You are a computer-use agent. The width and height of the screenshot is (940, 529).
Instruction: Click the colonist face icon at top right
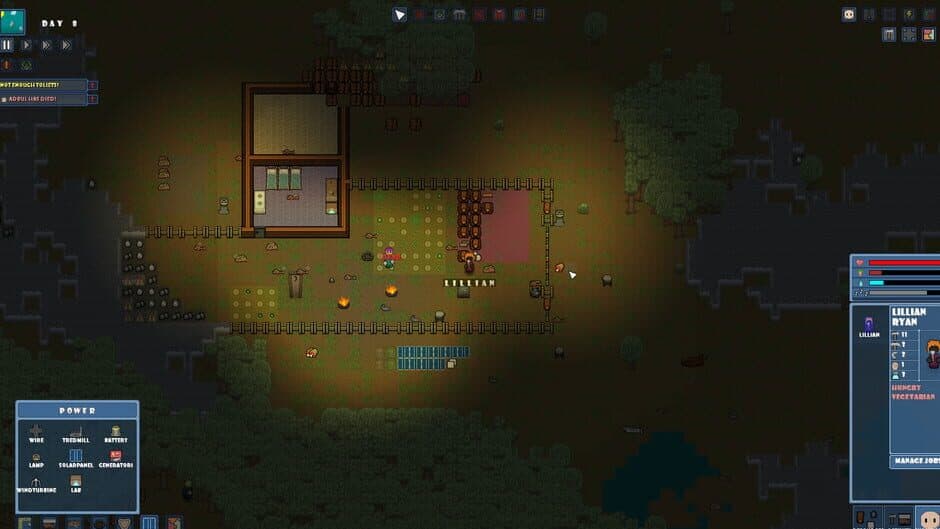pos(849,14)
